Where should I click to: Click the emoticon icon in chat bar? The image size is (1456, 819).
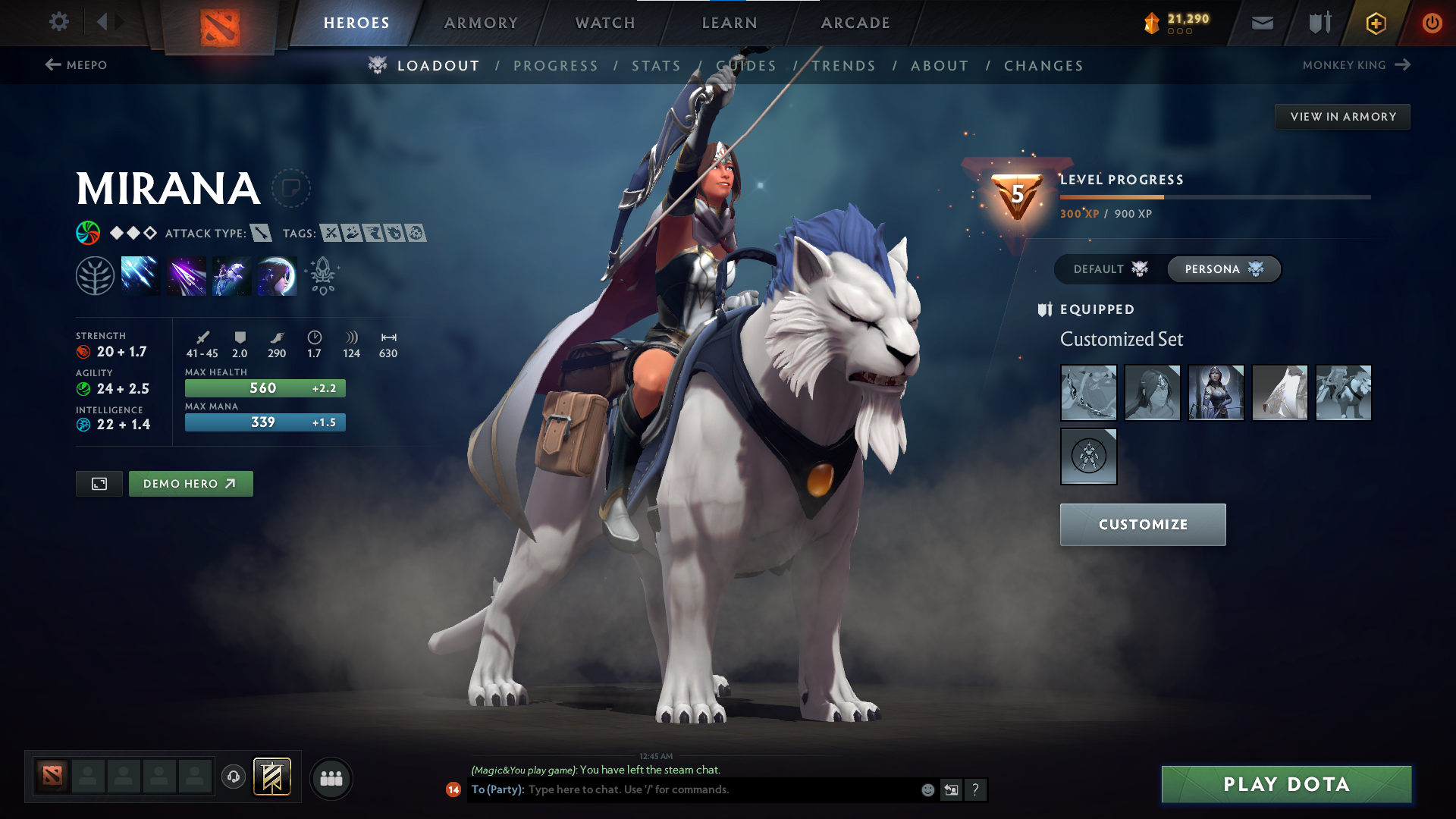[927, 789]
